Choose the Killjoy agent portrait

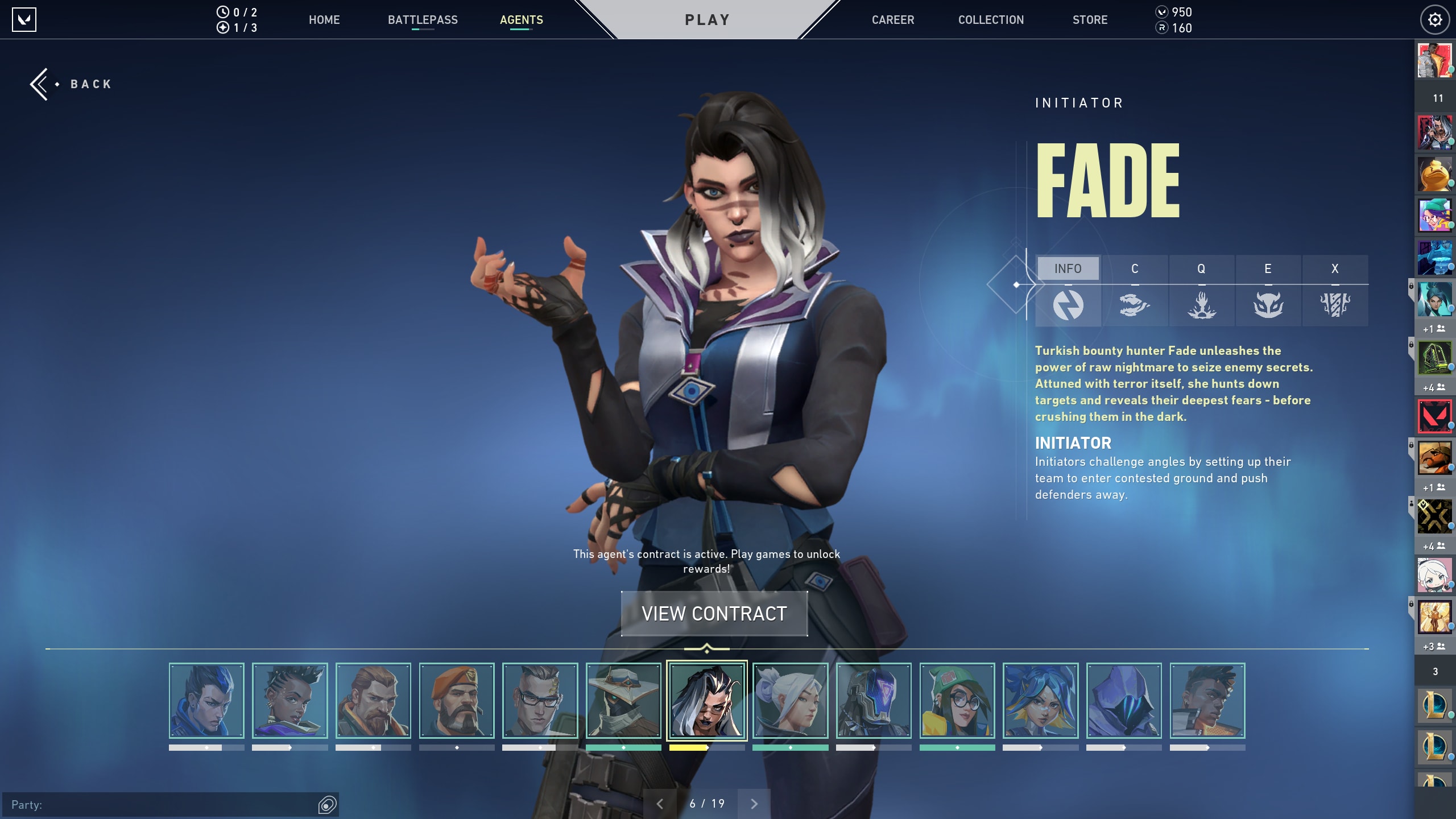pyautogui.click(x=957, y=701)
